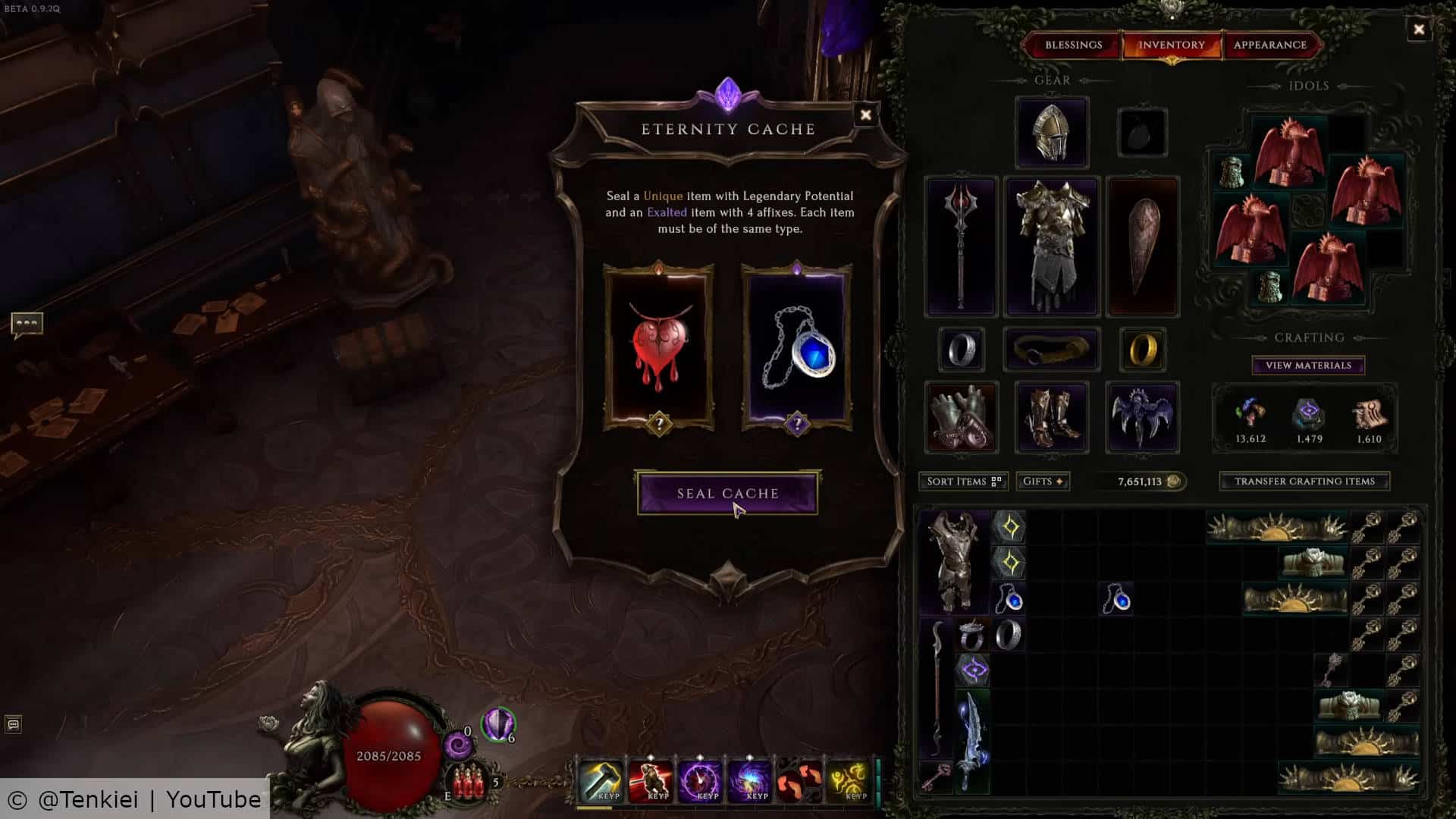The image size is (1456, 819).
Task: Switch to the Blessings tab
Action: [x=1074, y=45]
